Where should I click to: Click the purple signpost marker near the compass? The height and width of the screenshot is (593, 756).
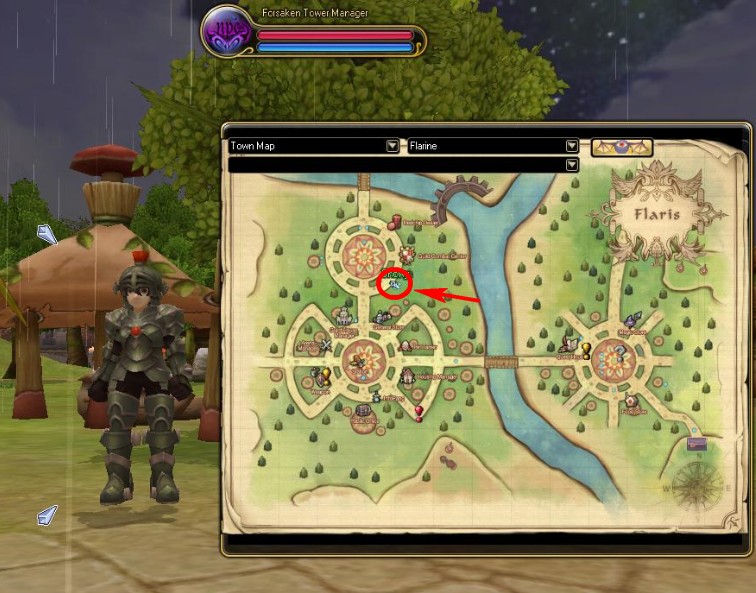[697, 443]
